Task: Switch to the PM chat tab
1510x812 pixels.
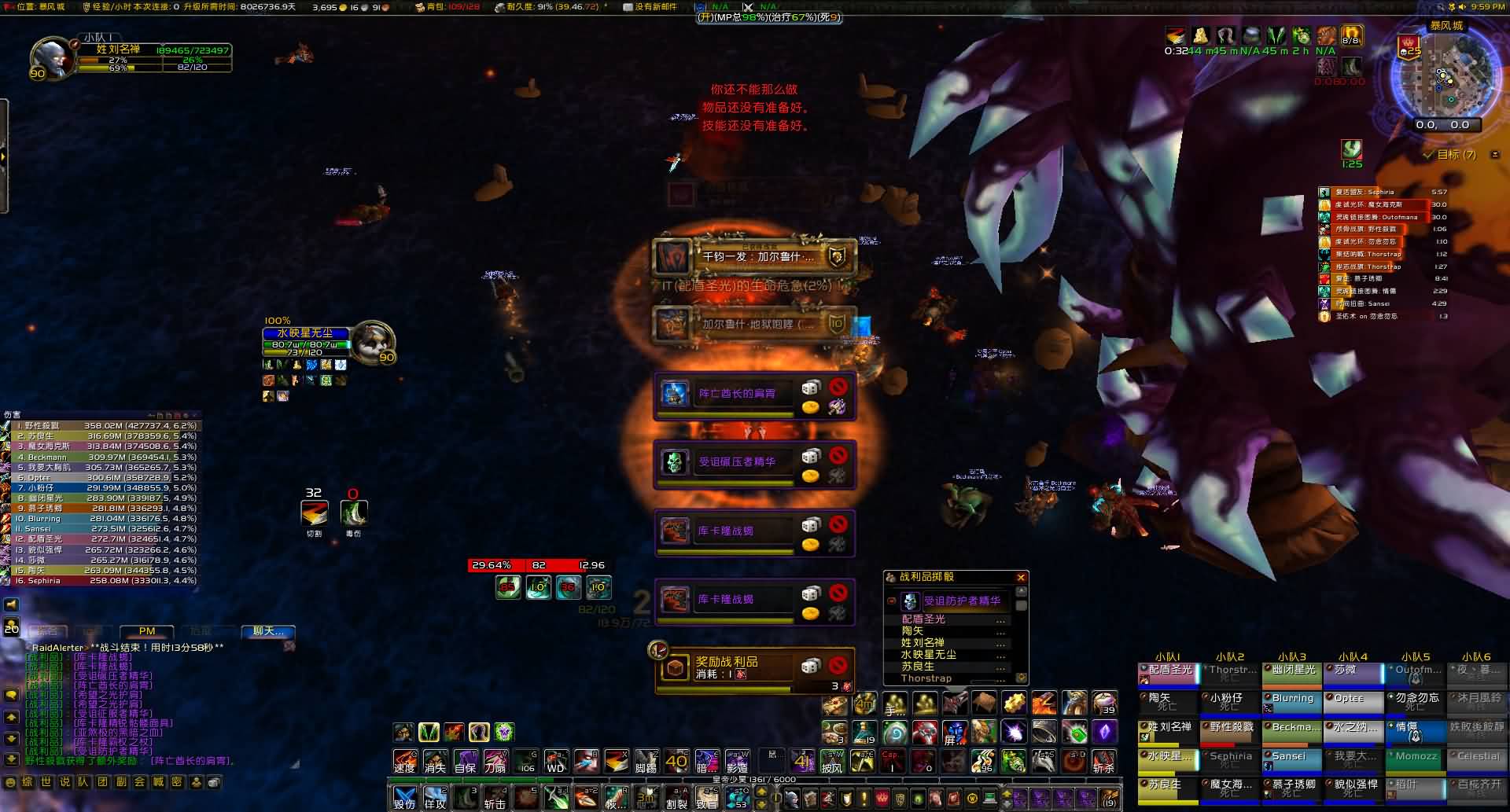Action: [147, 631]
